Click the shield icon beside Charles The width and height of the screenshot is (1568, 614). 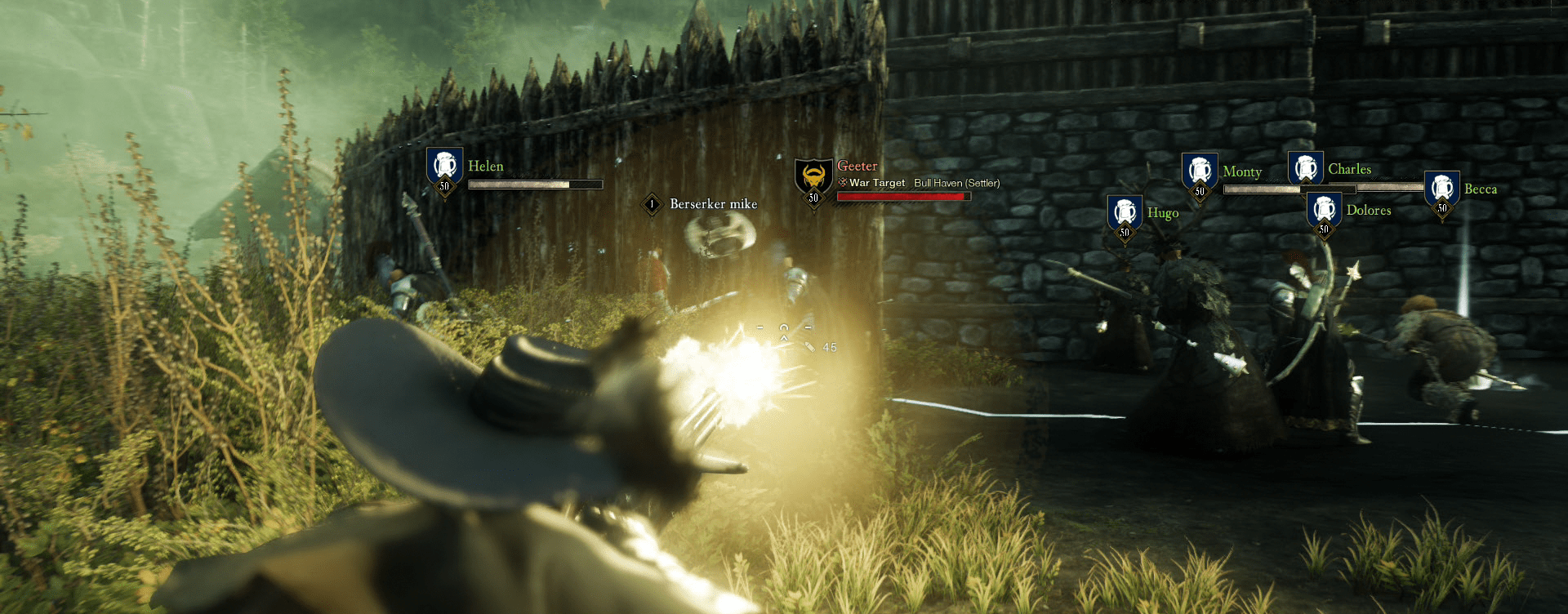coord(1305,168)
